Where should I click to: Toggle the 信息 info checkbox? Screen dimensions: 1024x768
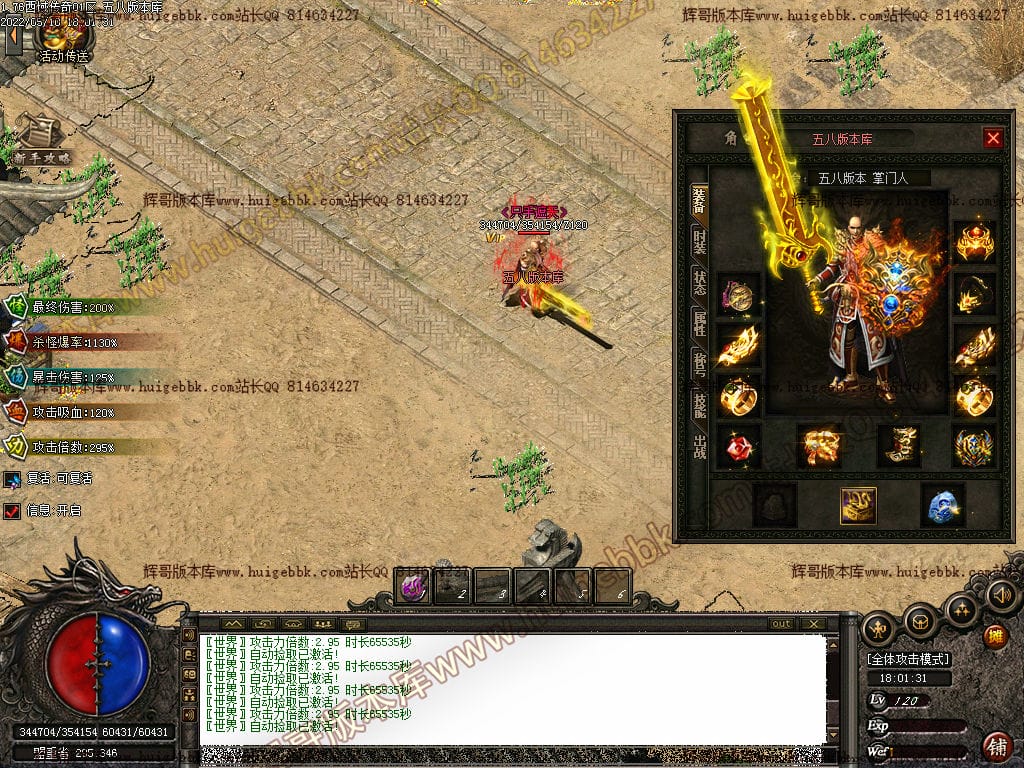click(x=12, y=511)
